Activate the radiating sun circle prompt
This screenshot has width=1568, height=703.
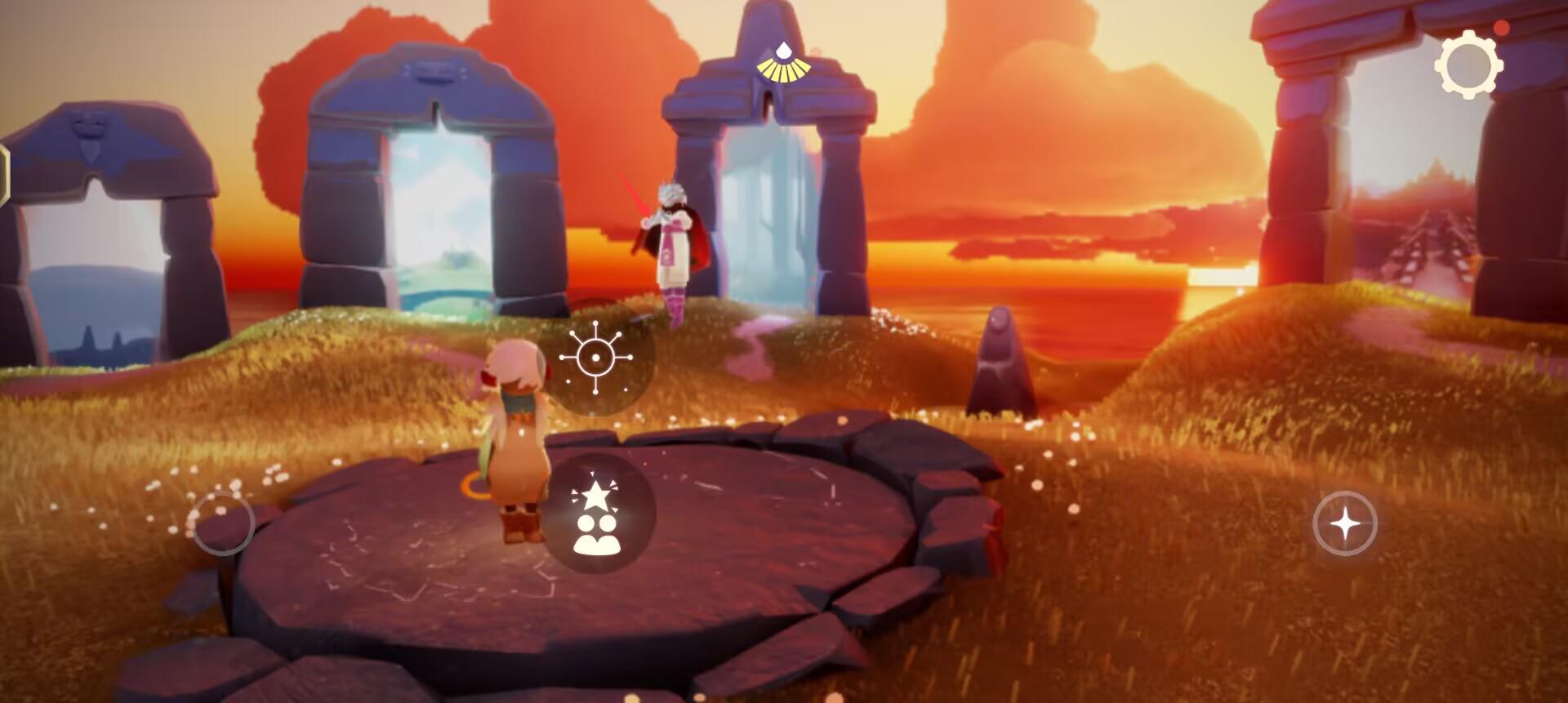pos(596,358)
